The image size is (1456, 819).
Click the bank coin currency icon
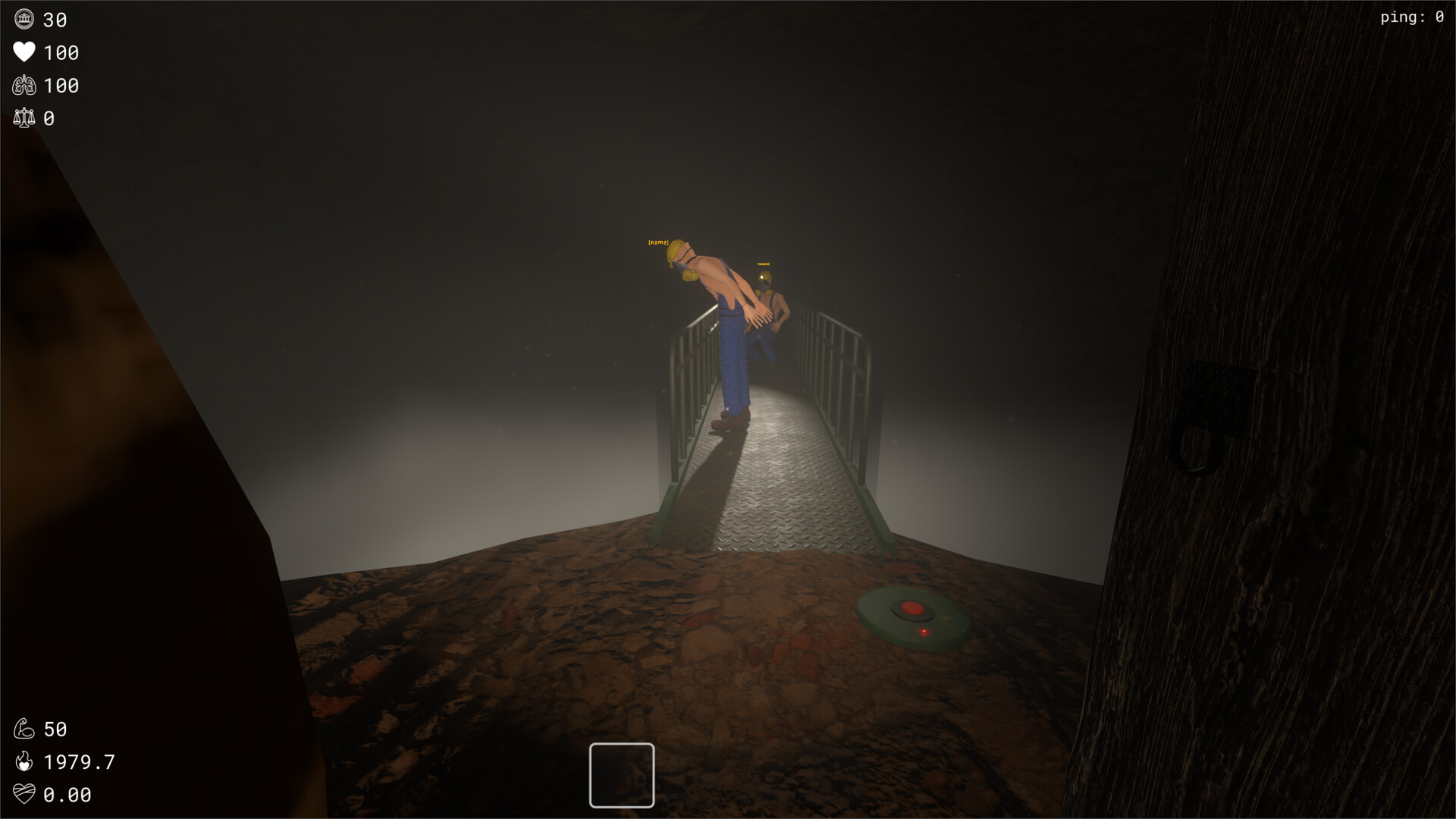tap(24, 20)
